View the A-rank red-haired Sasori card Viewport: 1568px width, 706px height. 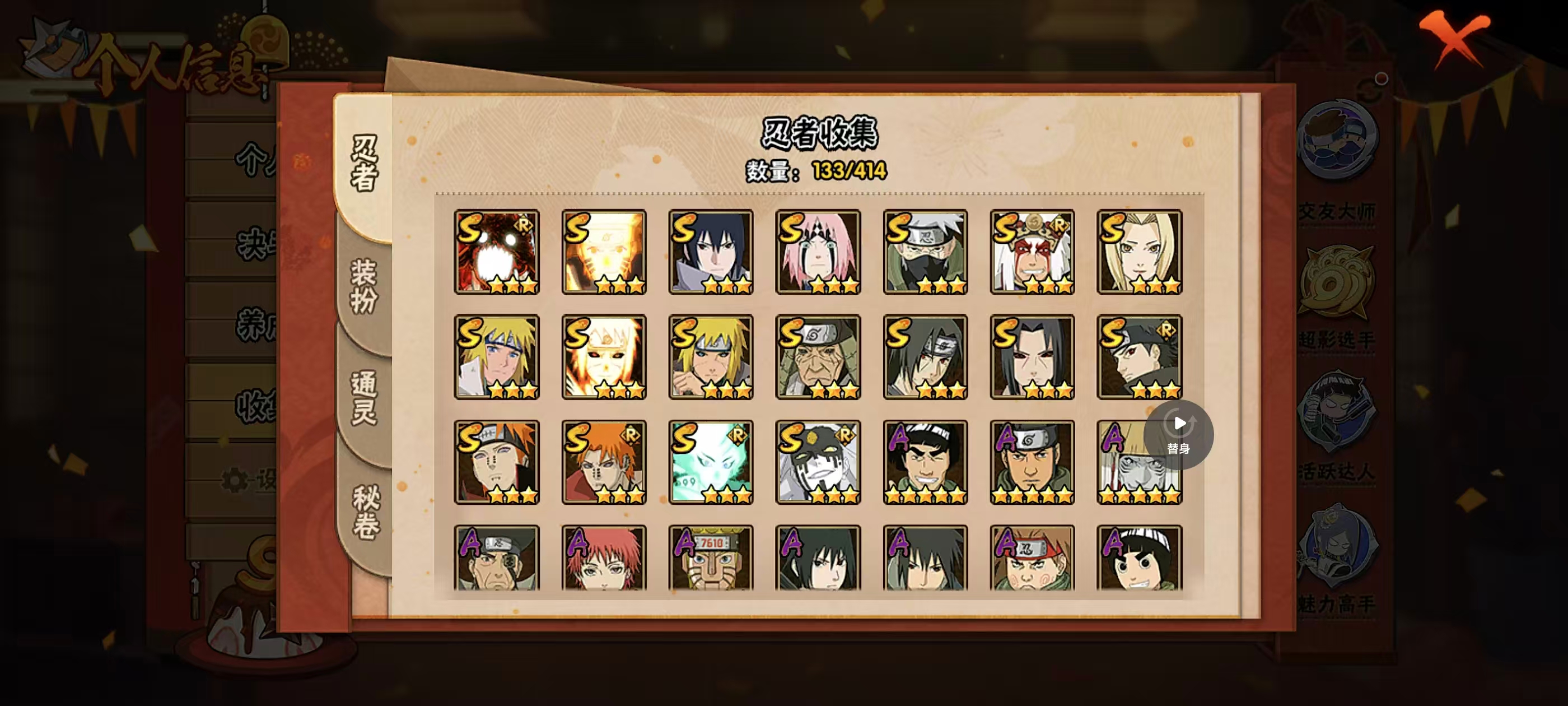coord(603,558)
